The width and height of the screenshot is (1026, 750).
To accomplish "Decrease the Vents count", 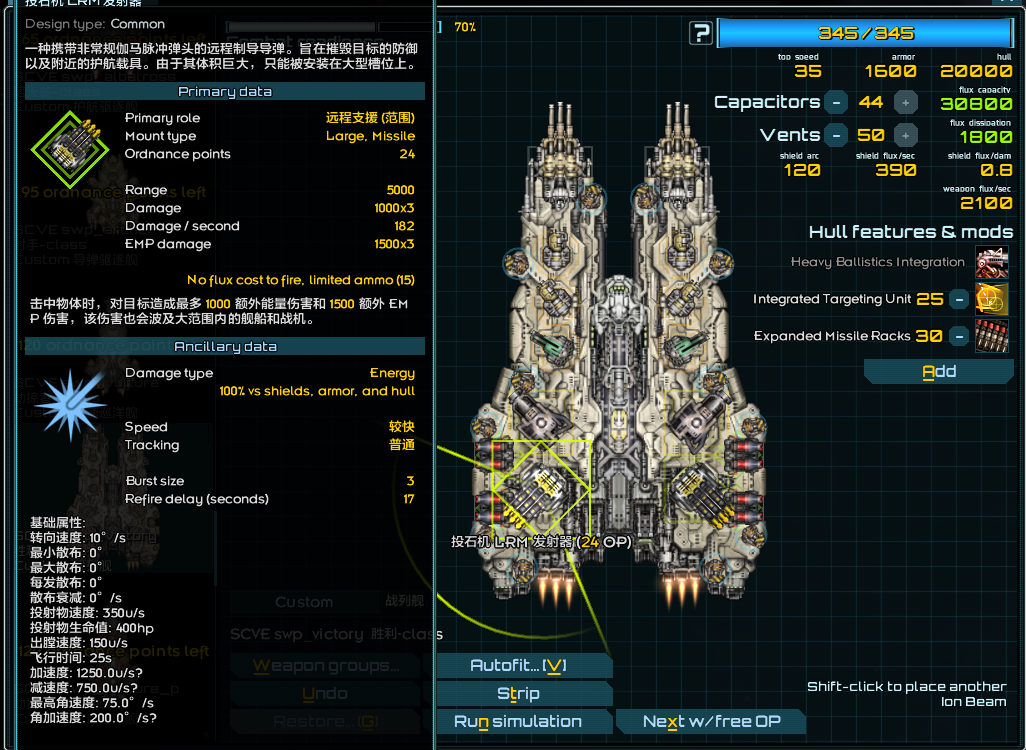I will pyautogui.click(x=836, y=135).
